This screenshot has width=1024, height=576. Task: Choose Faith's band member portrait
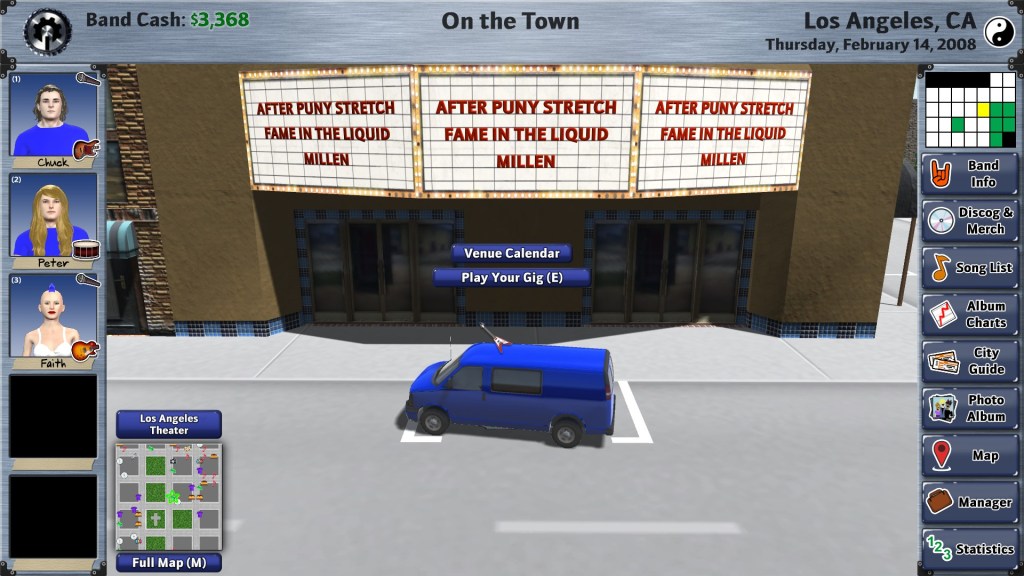53,316
